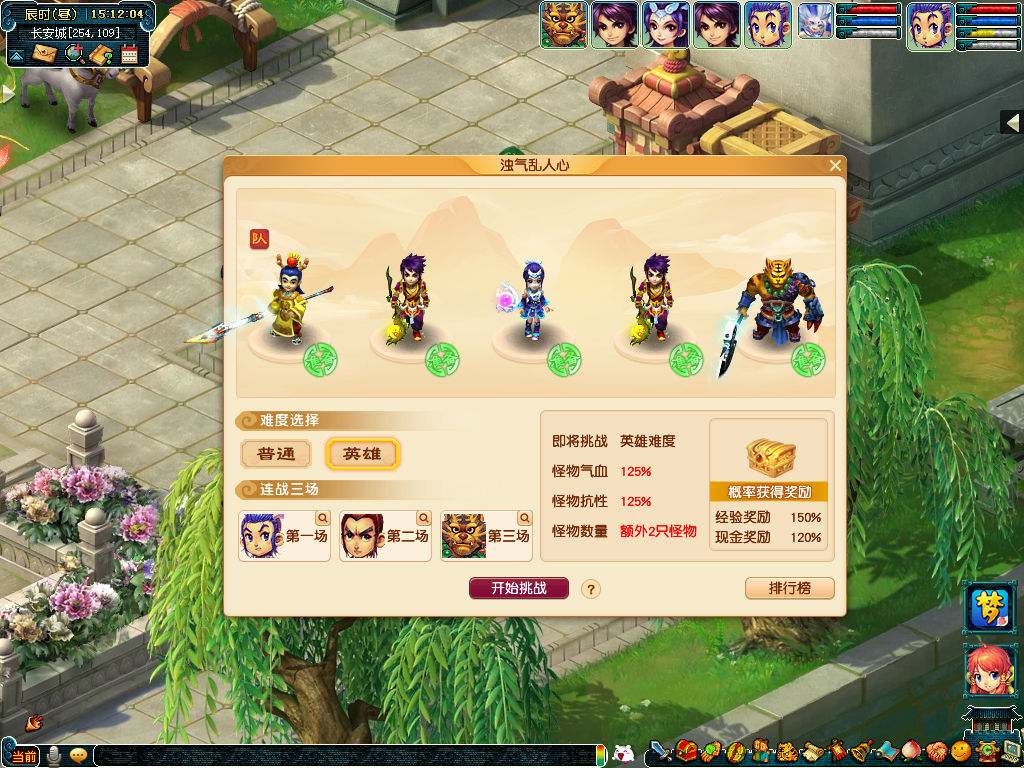
Task: Click the golden treasure chest reward icon
Action: [x=770, y=457]
